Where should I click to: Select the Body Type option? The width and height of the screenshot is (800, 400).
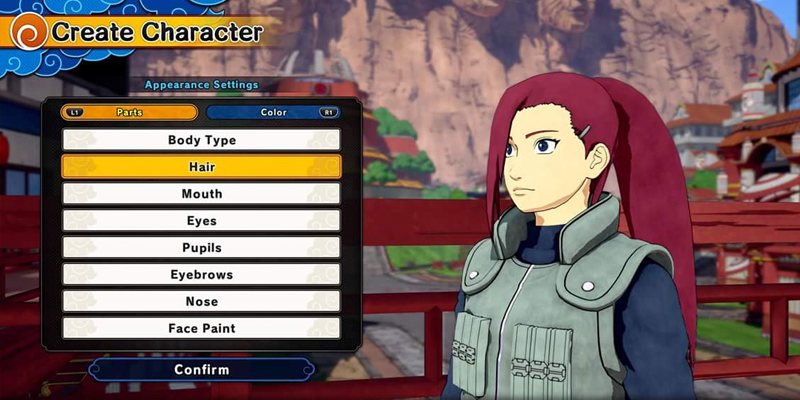point(201,140)
